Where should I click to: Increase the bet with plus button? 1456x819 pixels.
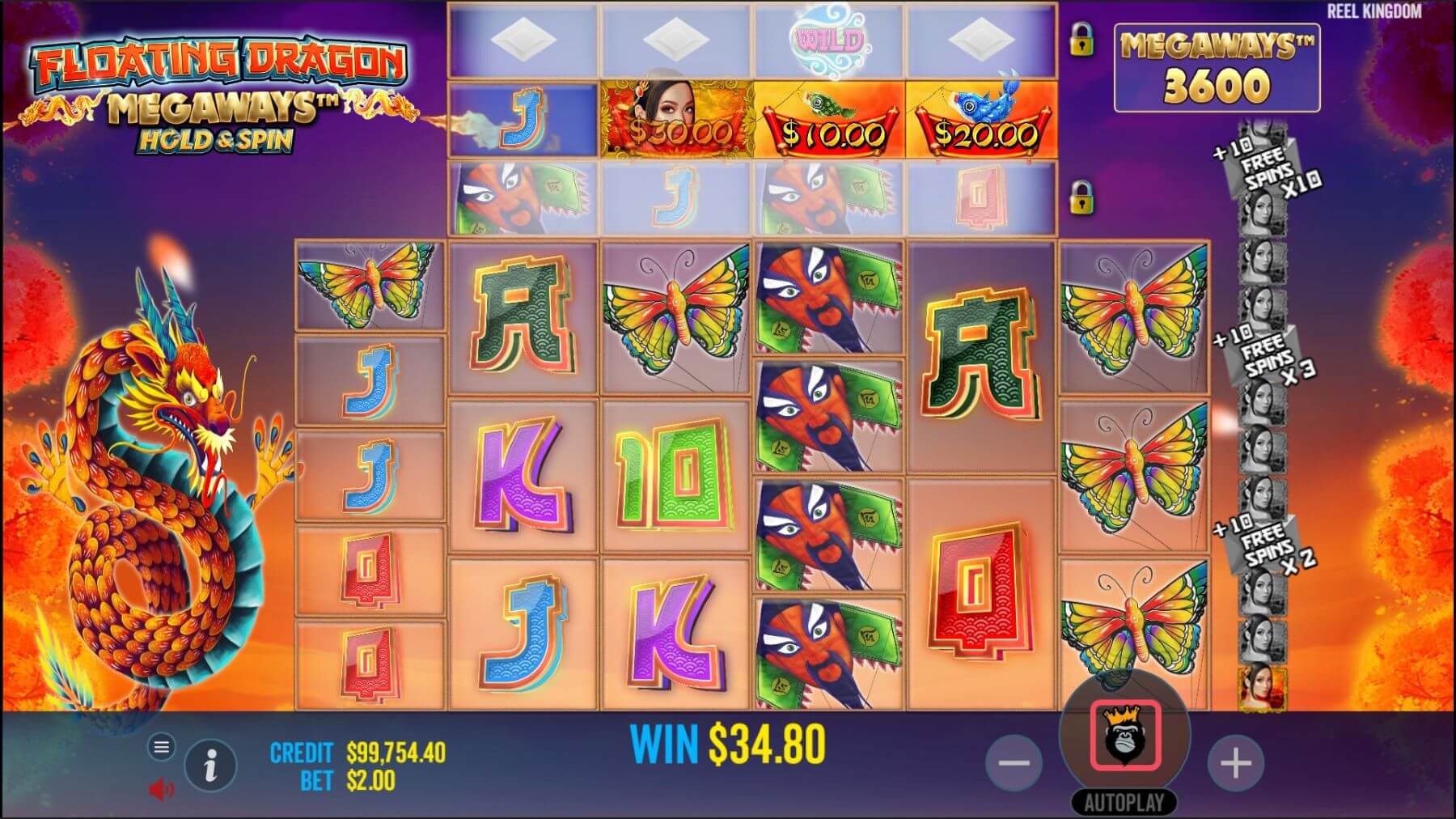(1235, 762)
